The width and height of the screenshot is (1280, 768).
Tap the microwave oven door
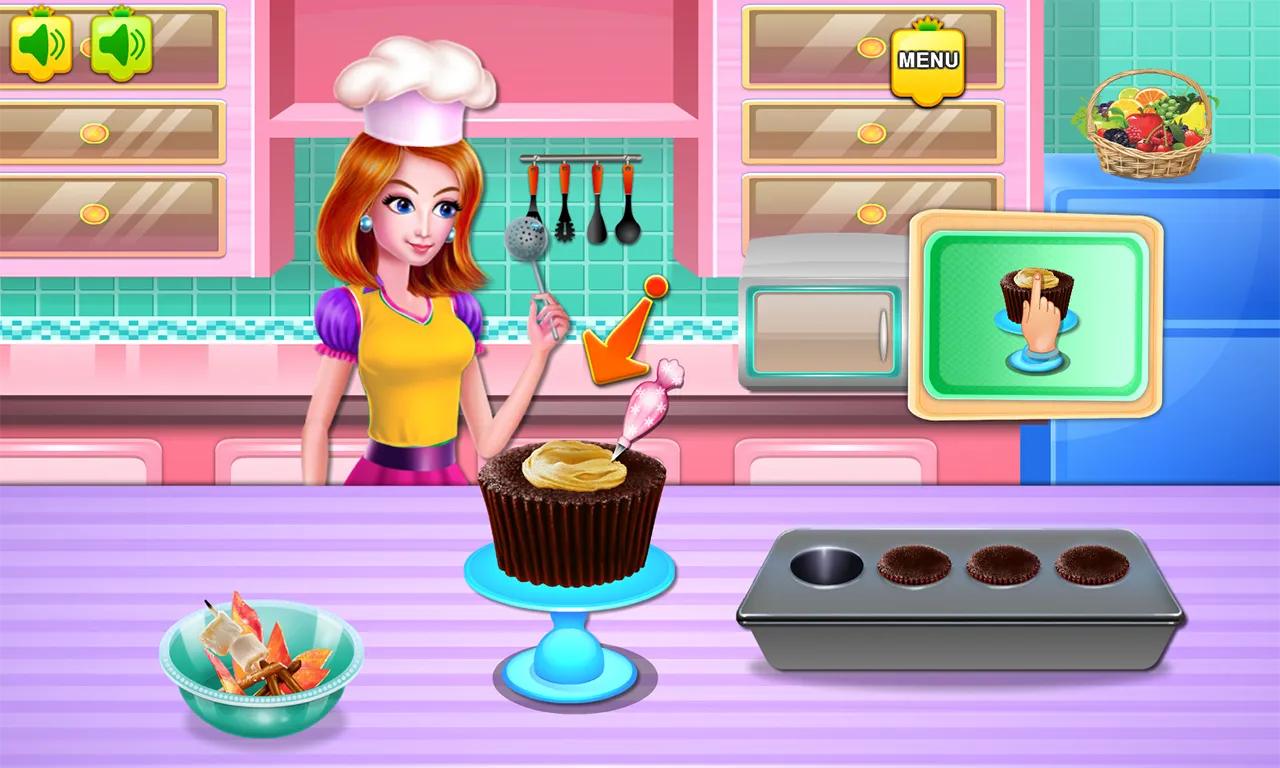click(x=822, y=330)
